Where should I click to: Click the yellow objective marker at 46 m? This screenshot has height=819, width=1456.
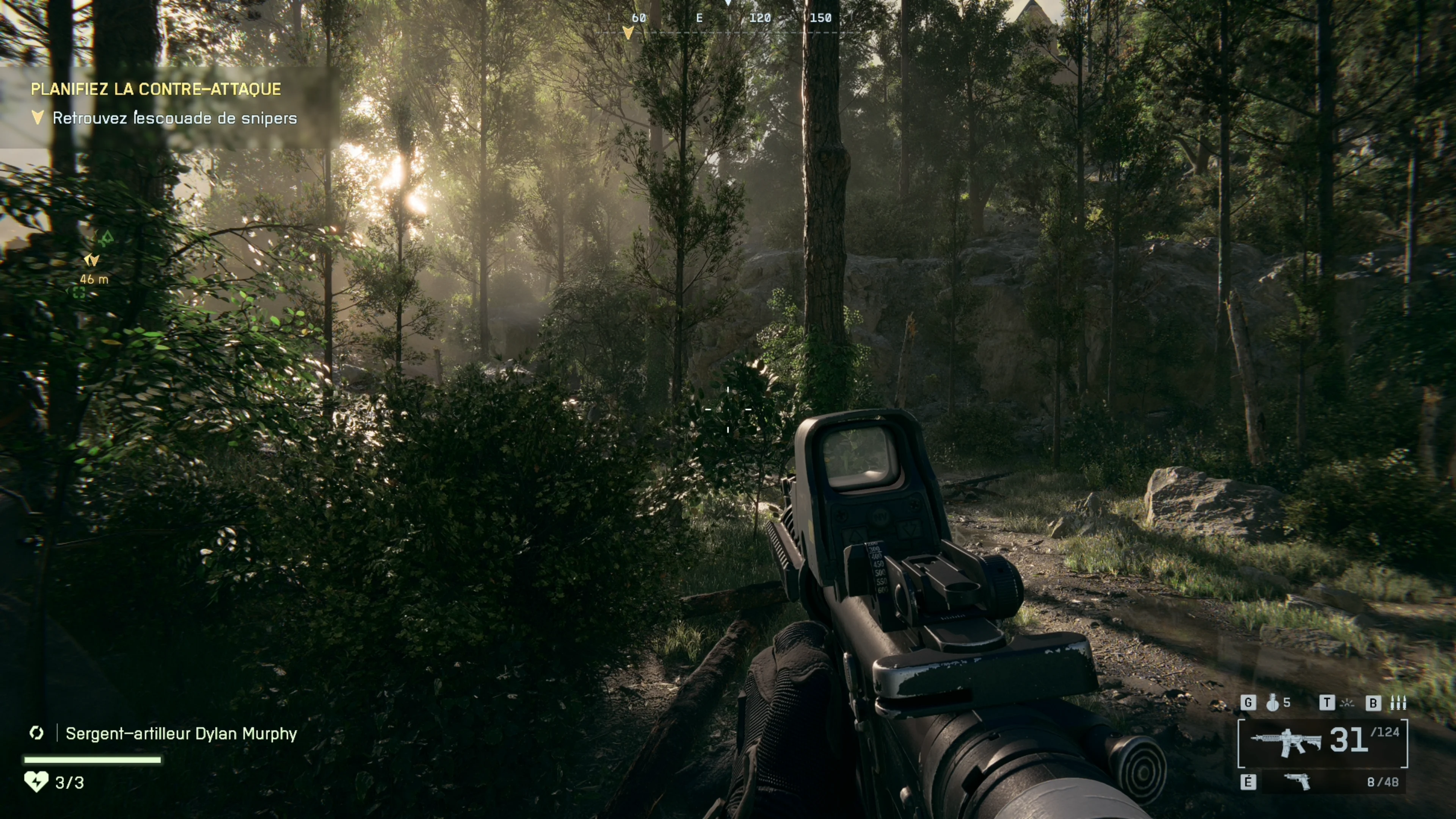click(91, 260)
